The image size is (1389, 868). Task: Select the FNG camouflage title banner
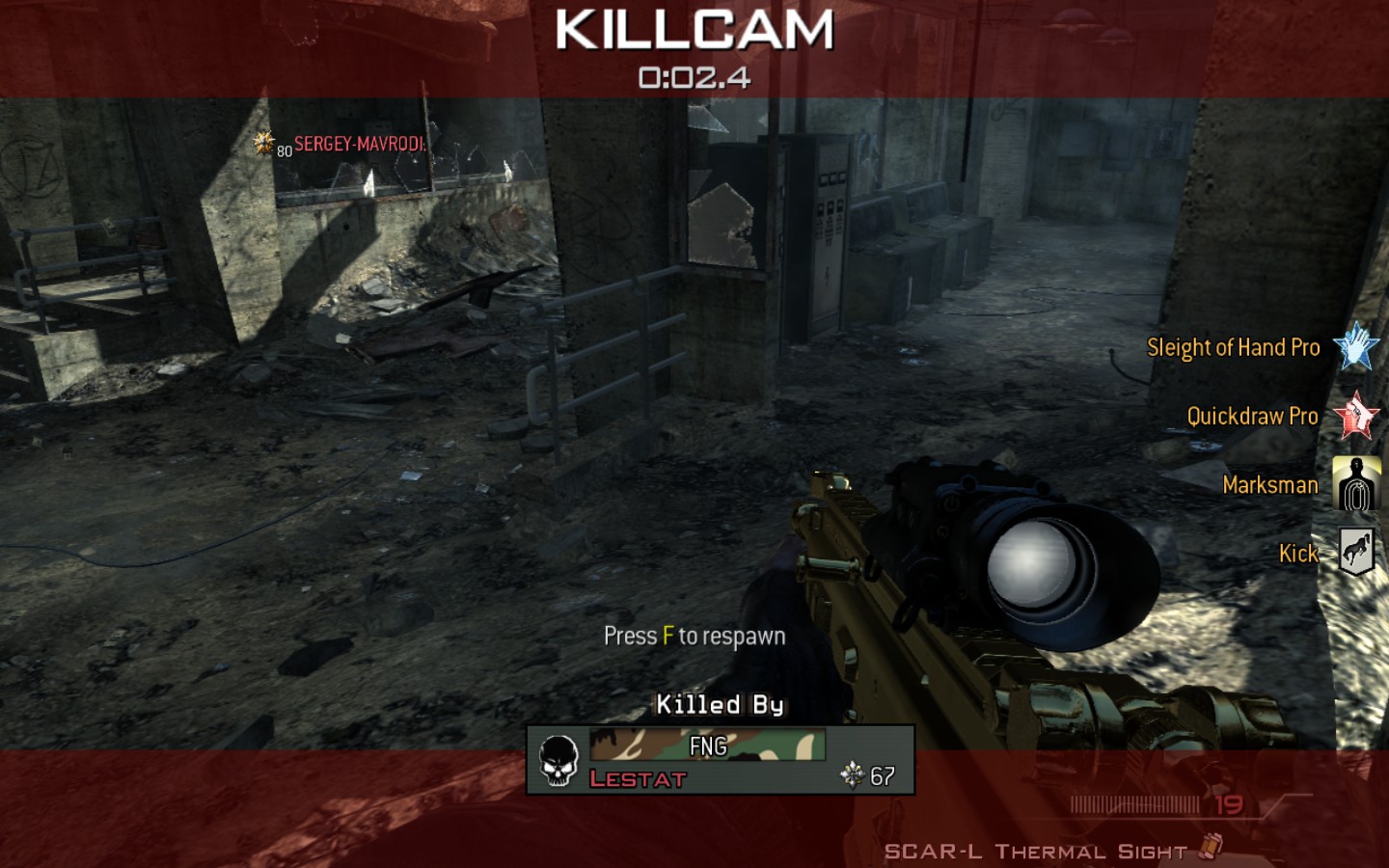point(707,746)
